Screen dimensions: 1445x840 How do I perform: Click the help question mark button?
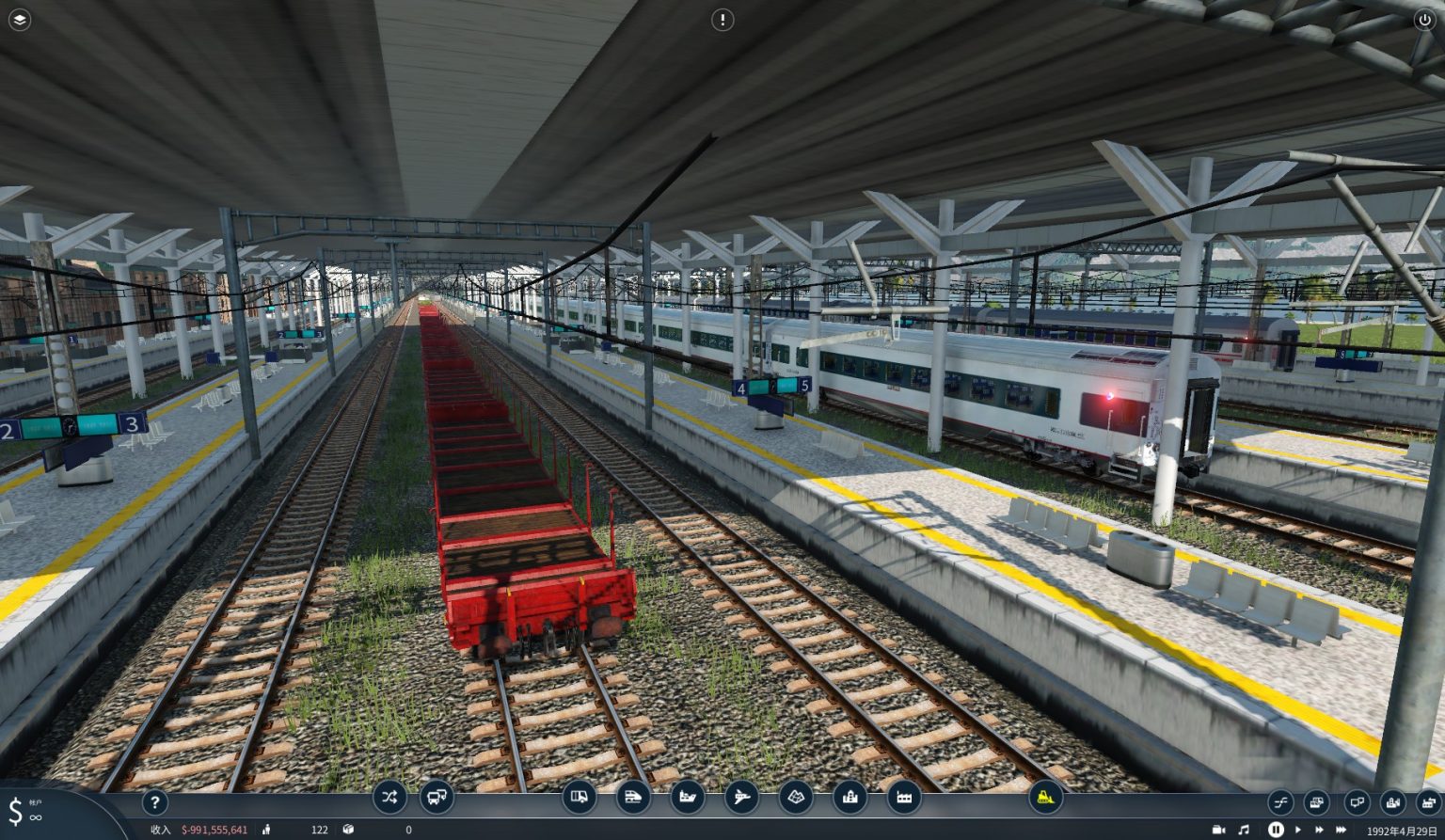154,802
